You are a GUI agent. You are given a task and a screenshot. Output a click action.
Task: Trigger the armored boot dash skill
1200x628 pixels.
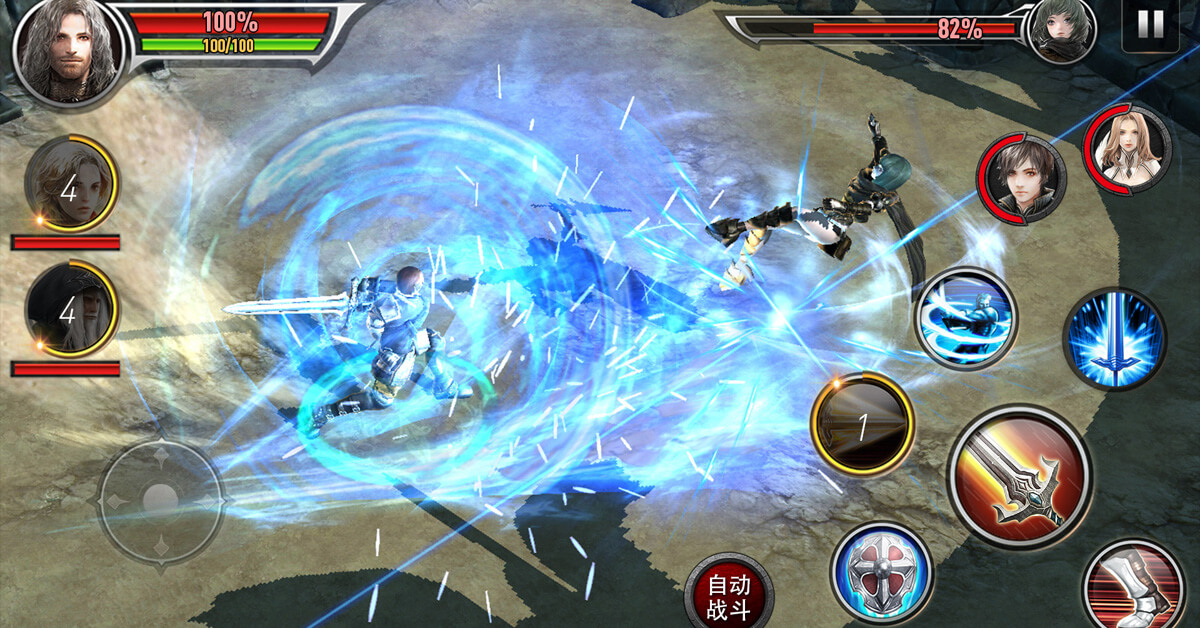click(x=1134, y=588)
